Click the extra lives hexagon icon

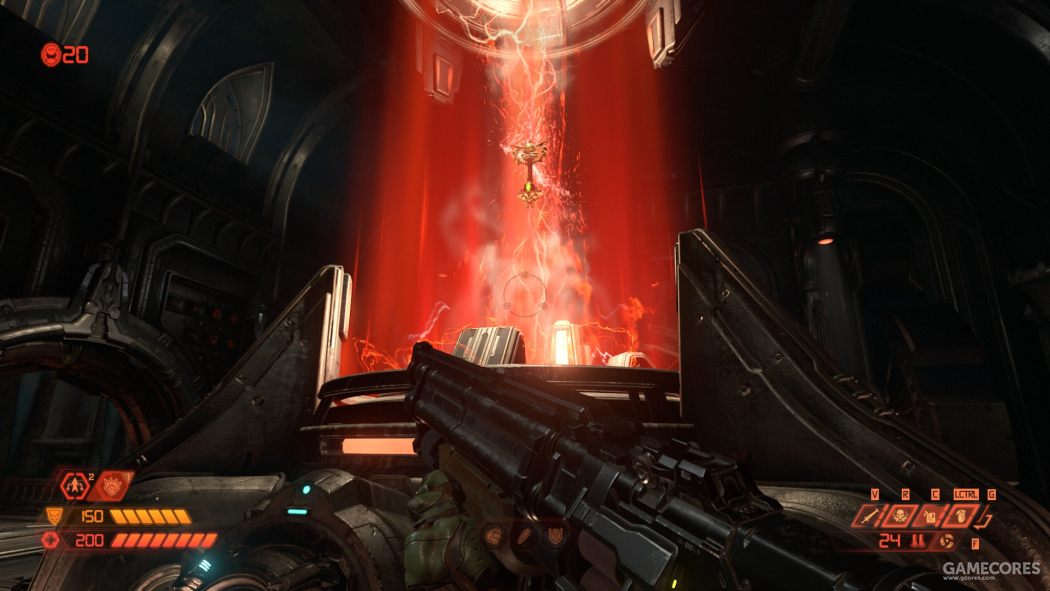[76, 486]
